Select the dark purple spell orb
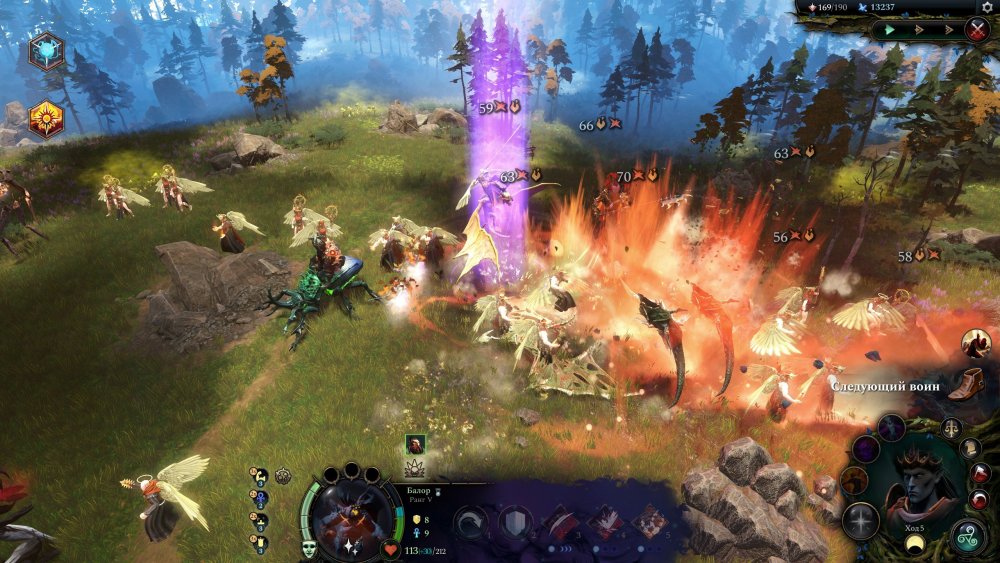Screen dimensions: 1000x563 click(891, 428)
